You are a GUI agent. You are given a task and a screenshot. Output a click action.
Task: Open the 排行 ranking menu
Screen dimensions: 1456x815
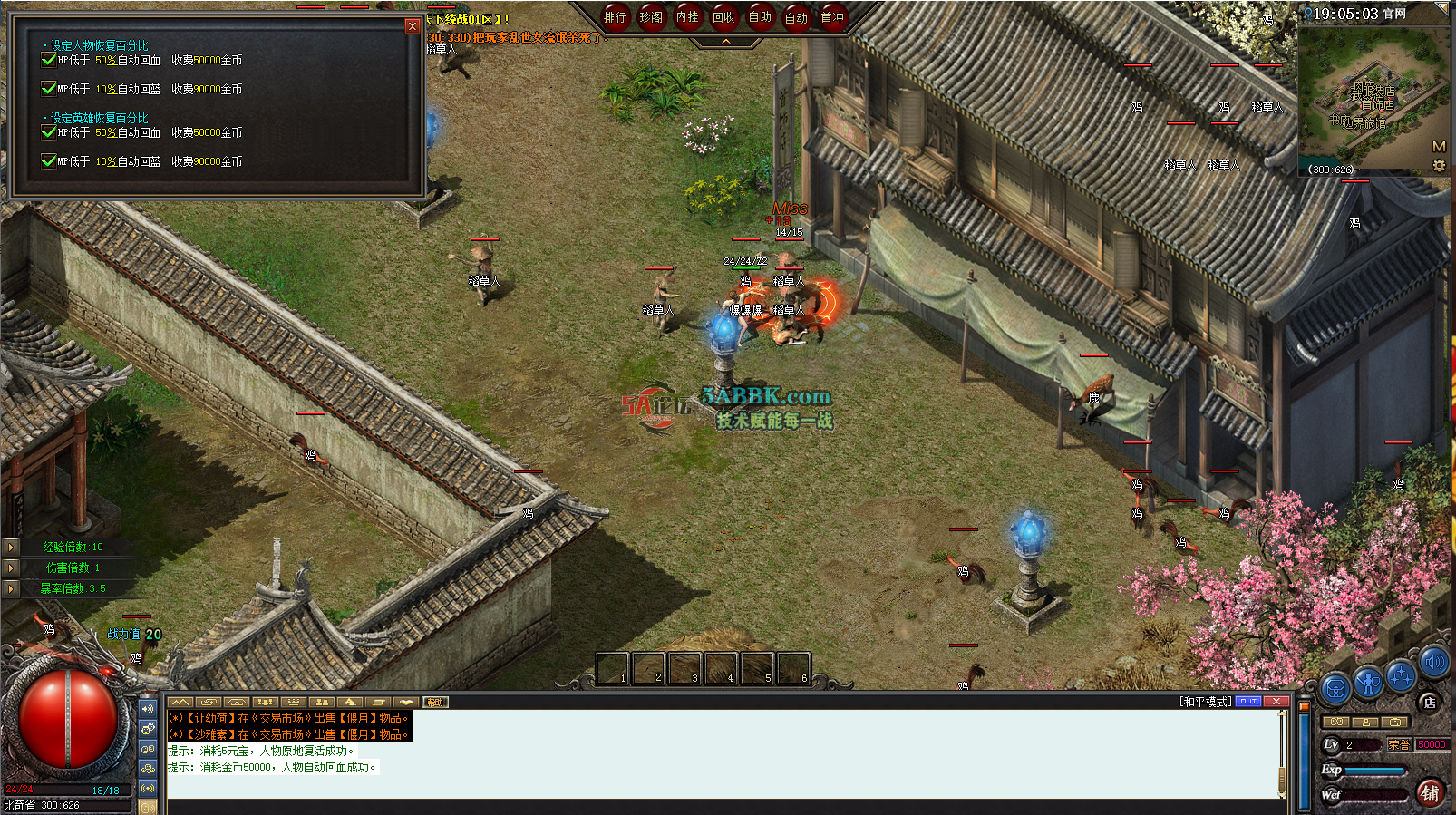pyautogui.click(x=615, y=17)
